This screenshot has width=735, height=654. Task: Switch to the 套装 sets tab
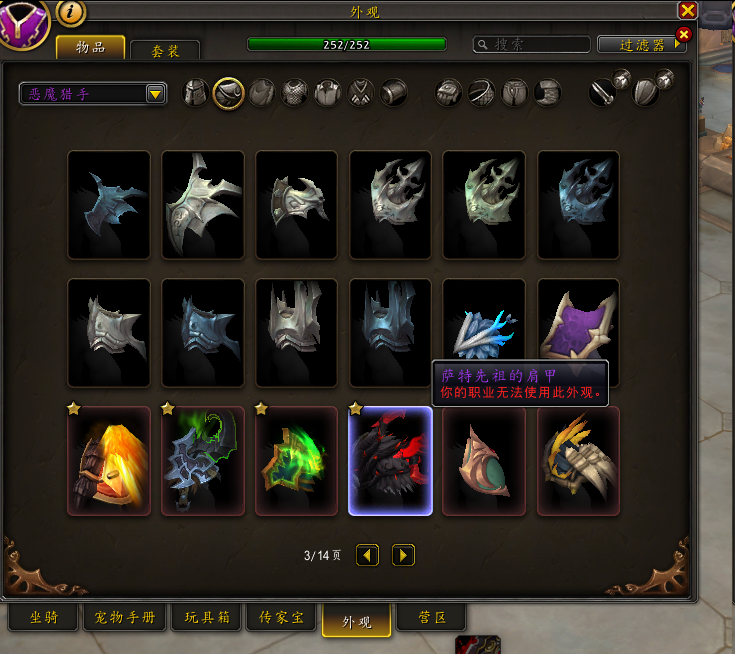pyautogui.click(x=165, y=50)
